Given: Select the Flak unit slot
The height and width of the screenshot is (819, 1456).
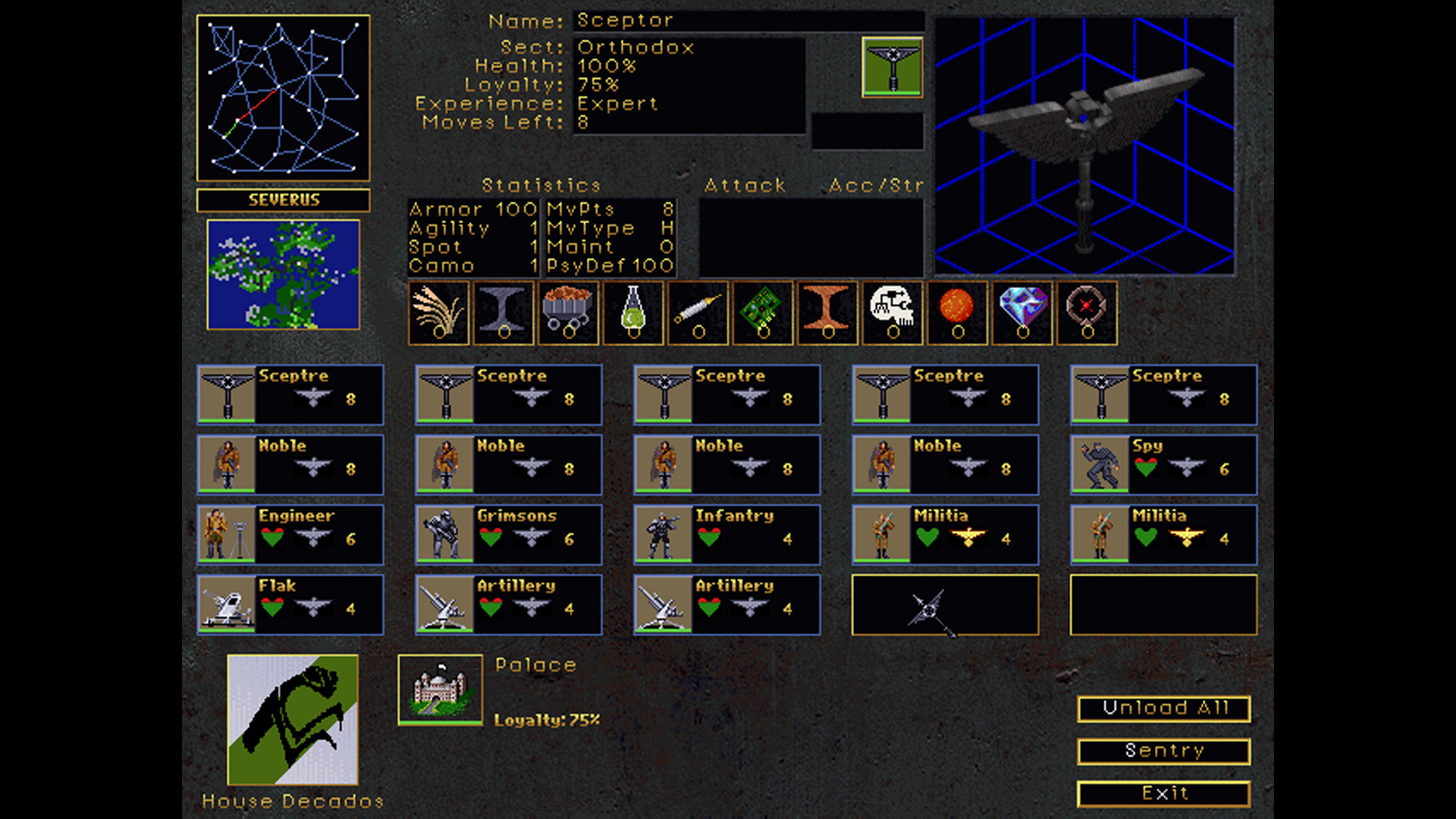Looking at the screenshot, I should point(290,604).
